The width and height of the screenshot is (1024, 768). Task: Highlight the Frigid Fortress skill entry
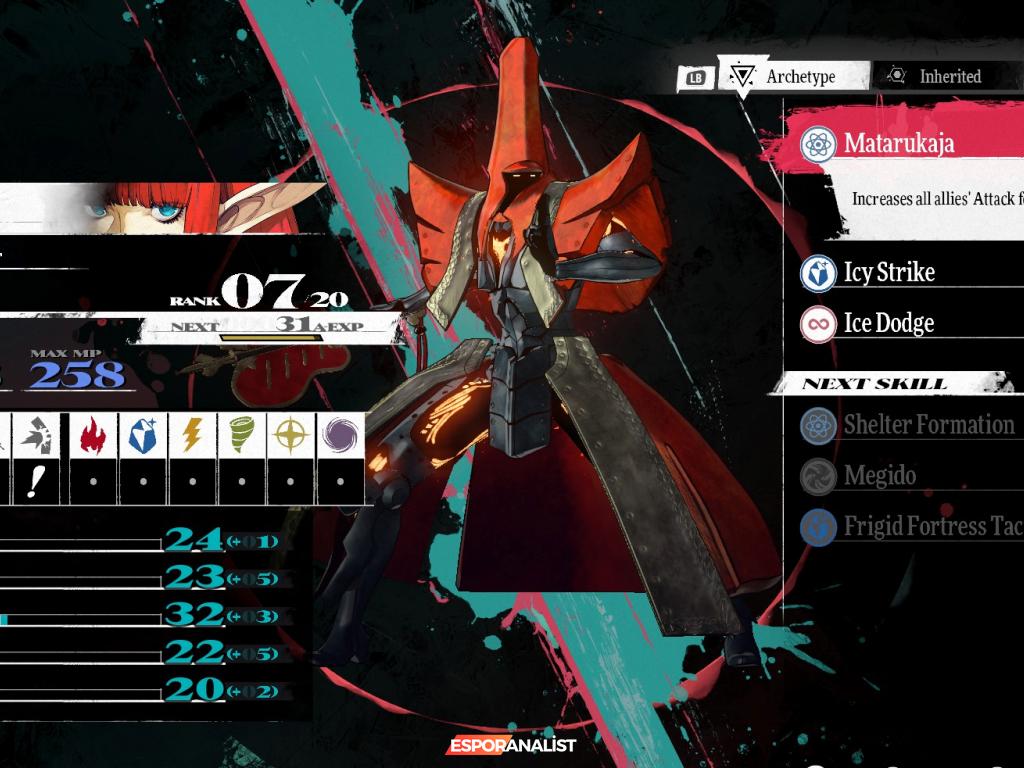coord(932,526)
